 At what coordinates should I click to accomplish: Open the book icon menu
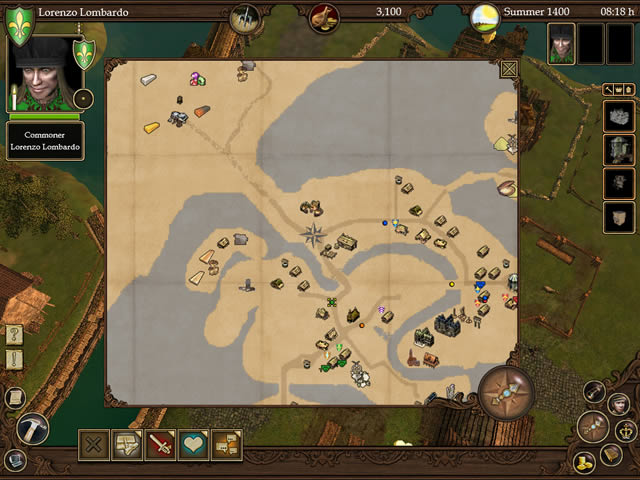point(610,455)
